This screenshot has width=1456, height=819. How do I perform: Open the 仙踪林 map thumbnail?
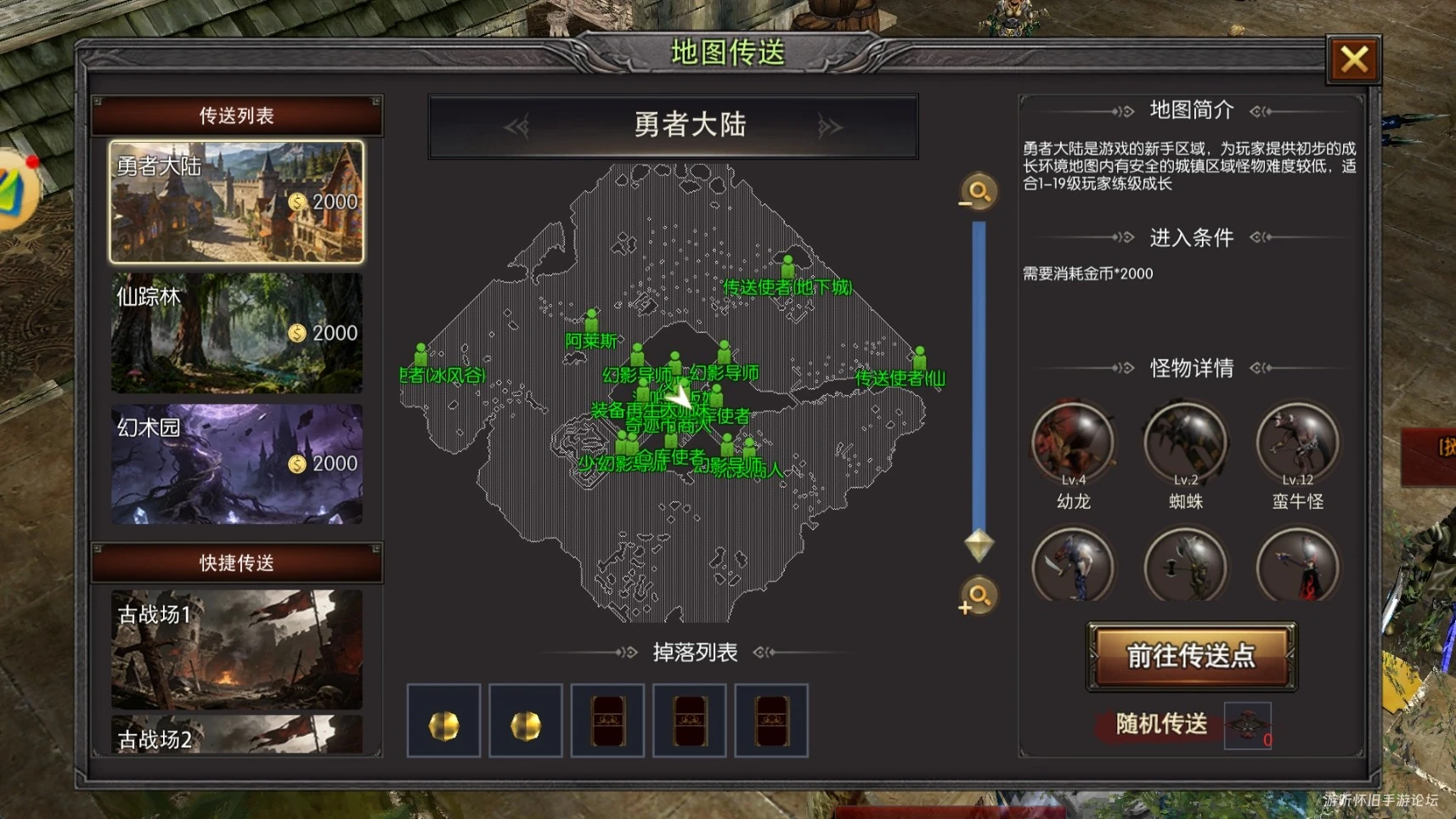(x=235, y=333)
